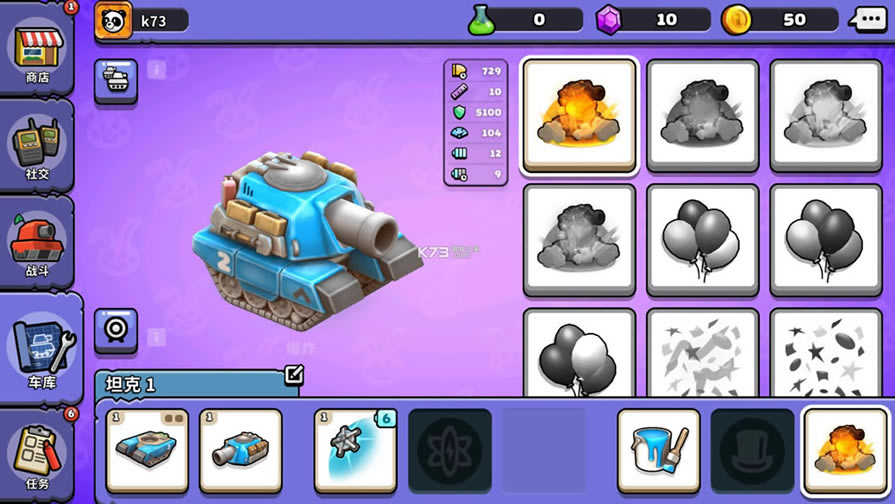The height and width of the screenshot is (504, 895).
Task: Open the 商店 shop menu
Action: pos(37,51)
